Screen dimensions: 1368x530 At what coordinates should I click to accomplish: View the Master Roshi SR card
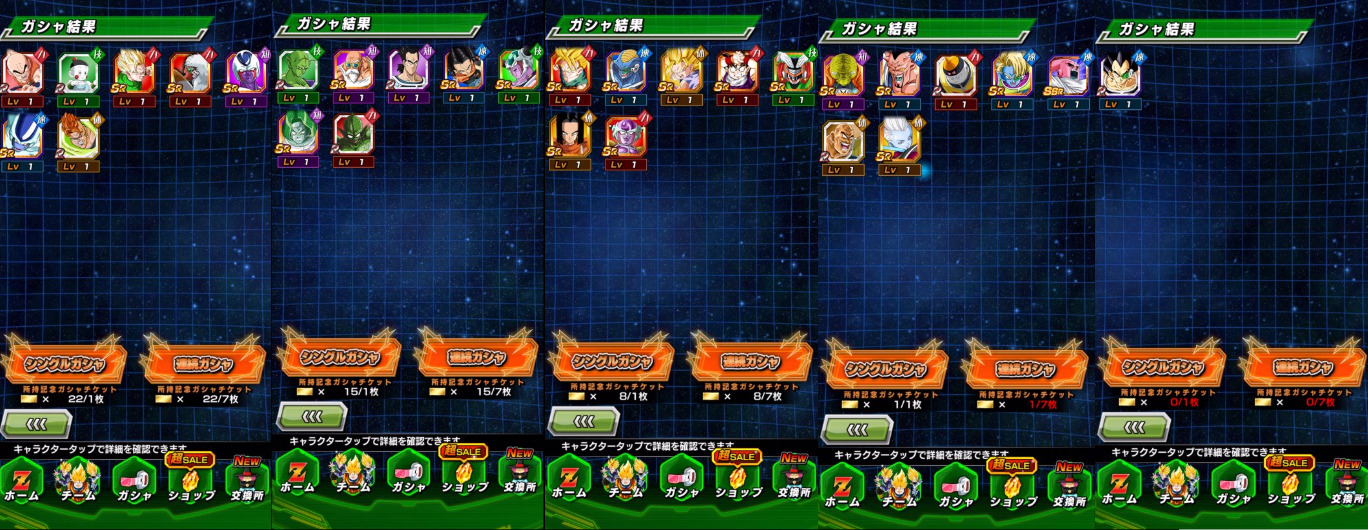coord(352,71)
